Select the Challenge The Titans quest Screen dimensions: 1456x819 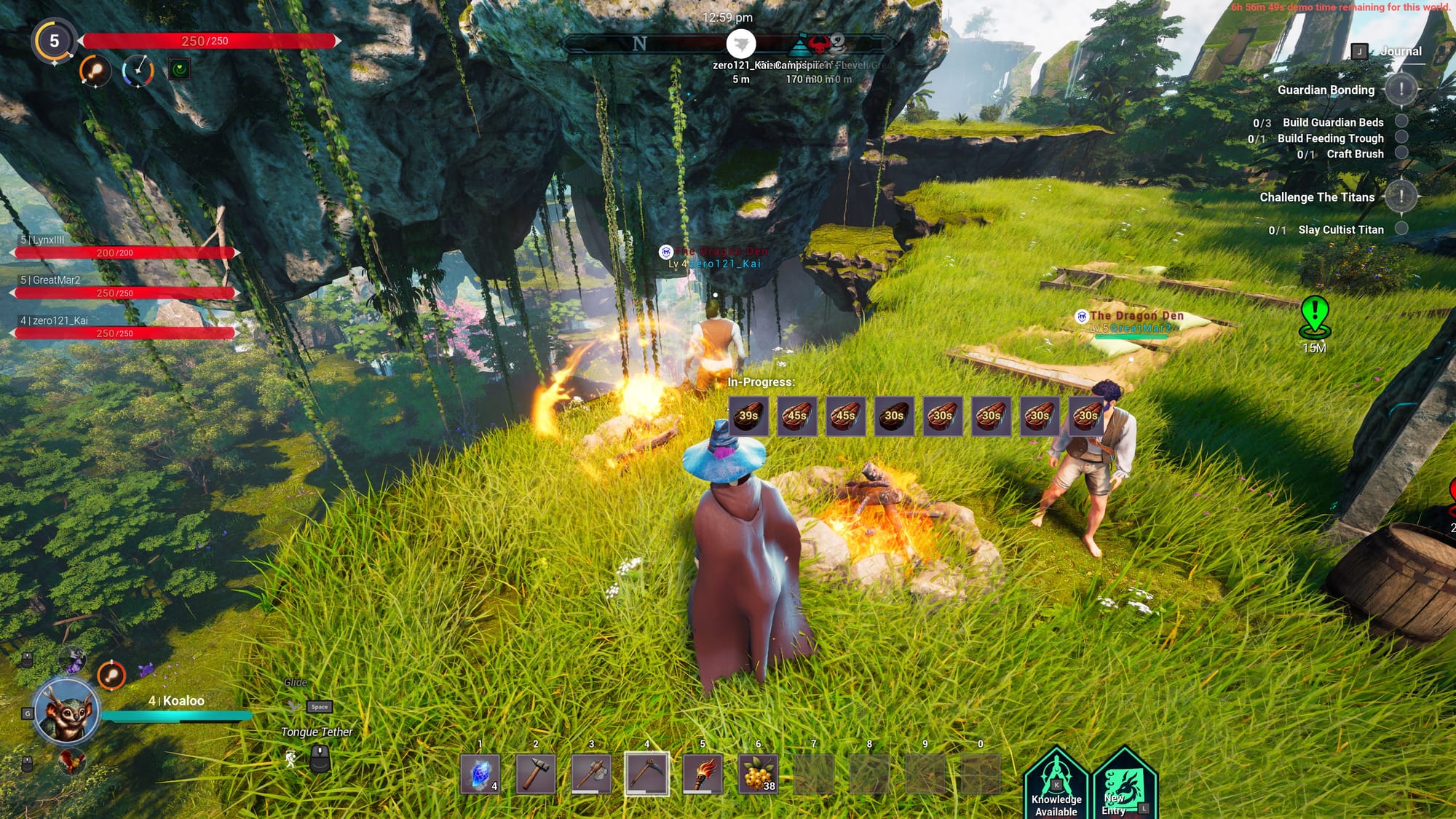(1317, 197)
